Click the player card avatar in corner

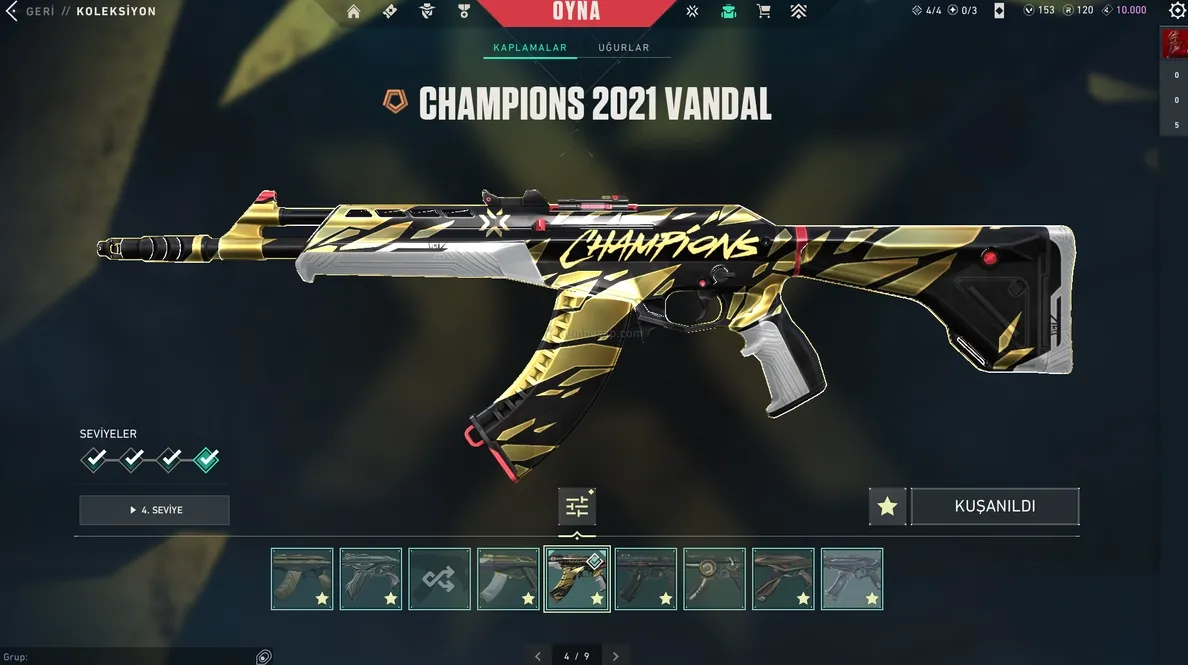click(x=1174, y=43)
